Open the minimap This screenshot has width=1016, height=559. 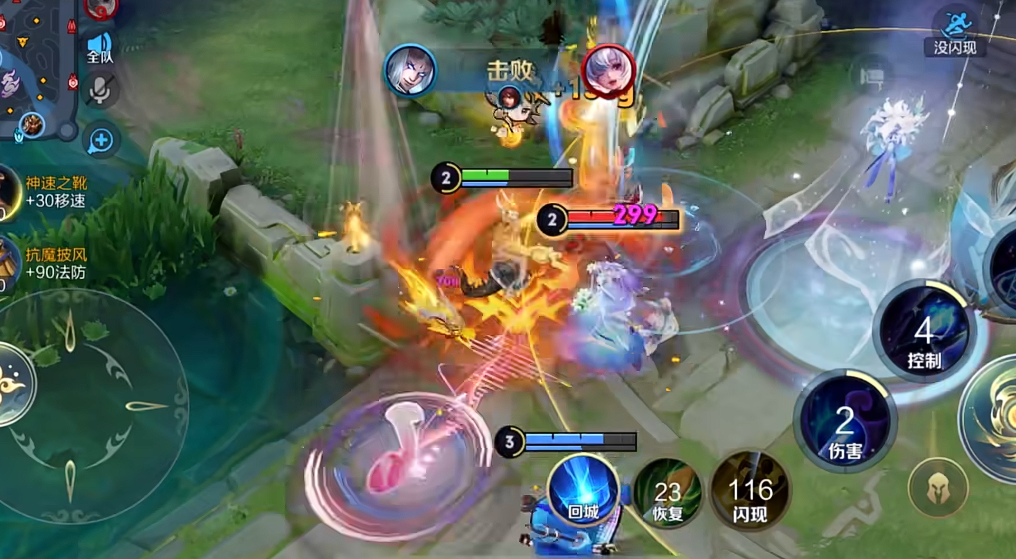(x=35, y=65)
